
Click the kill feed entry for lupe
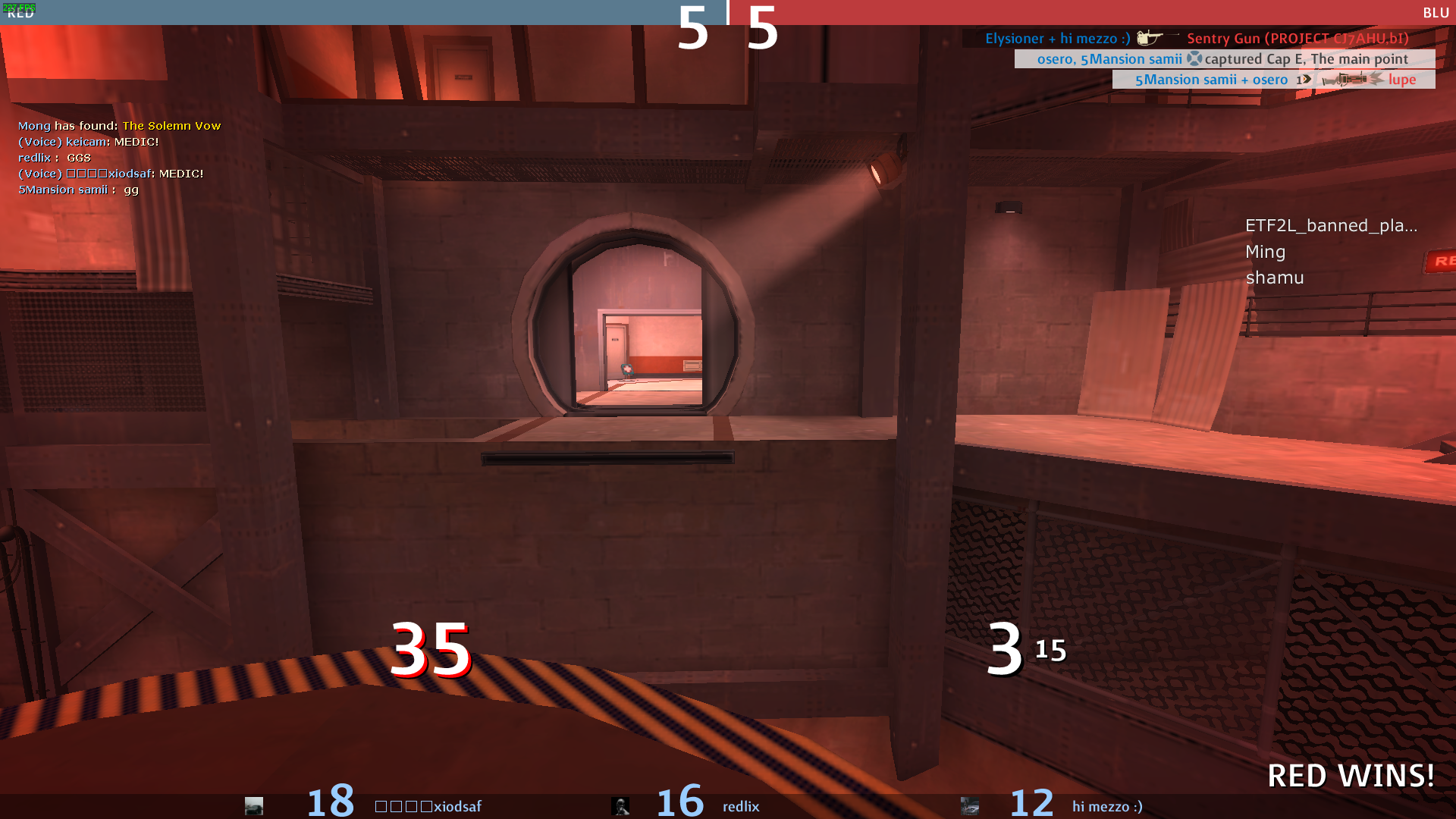coord(1274,80)
